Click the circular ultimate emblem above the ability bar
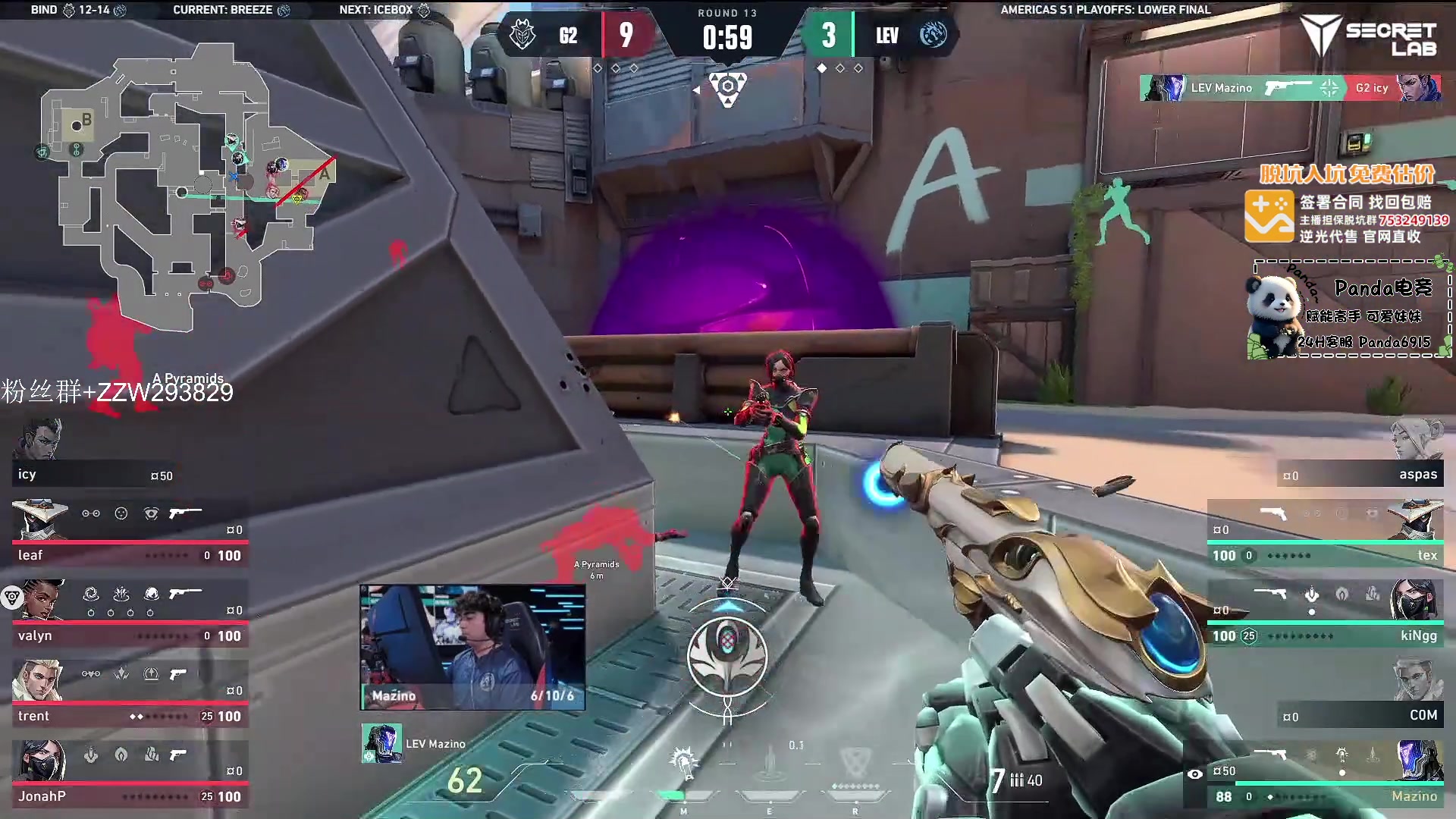Viewport: 1456px width, 819px height. coord(727,657)
